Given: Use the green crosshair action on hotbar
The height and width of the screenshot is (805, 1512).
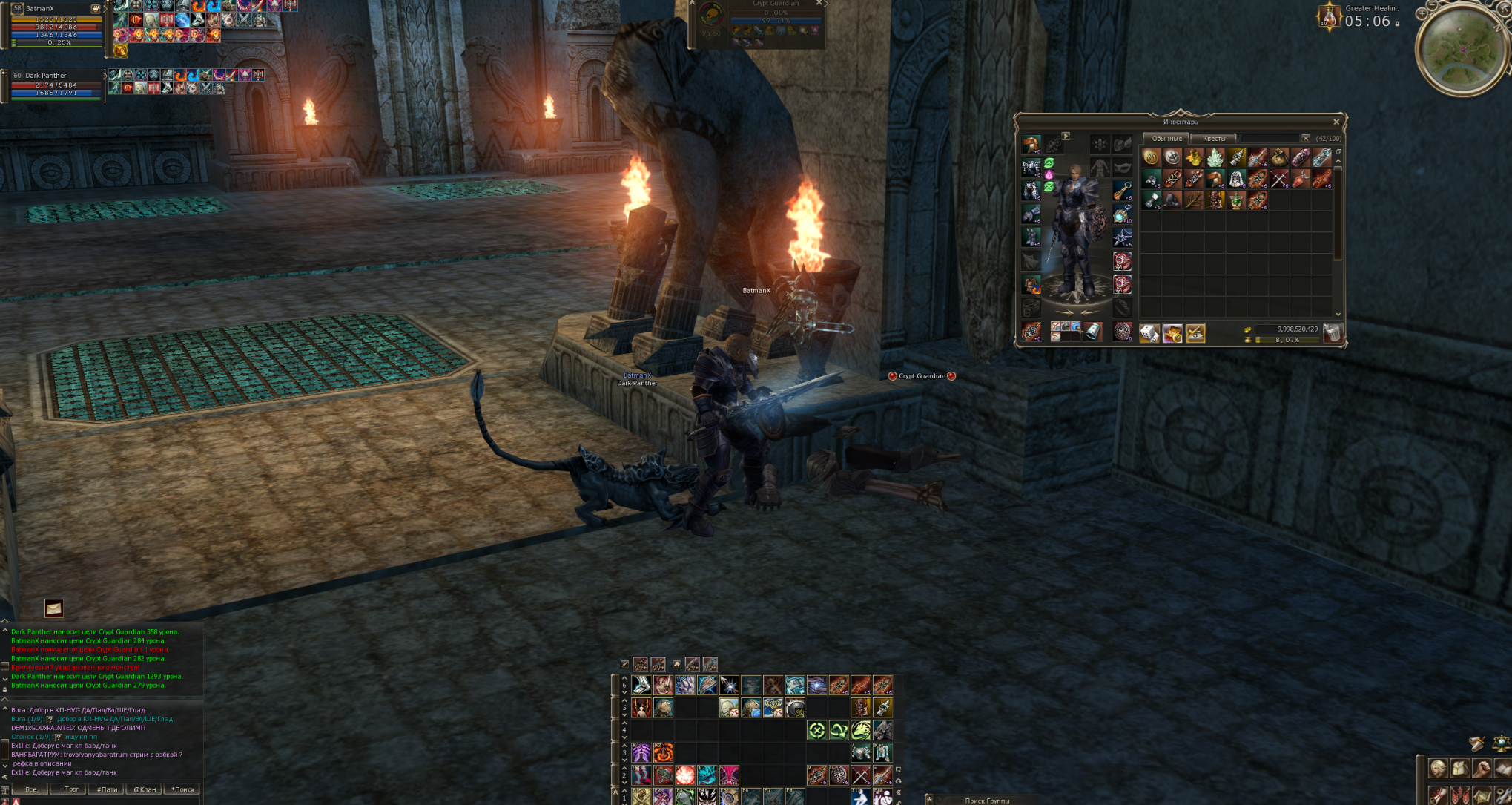Looking at the screenshot, I should pos(816,731).
